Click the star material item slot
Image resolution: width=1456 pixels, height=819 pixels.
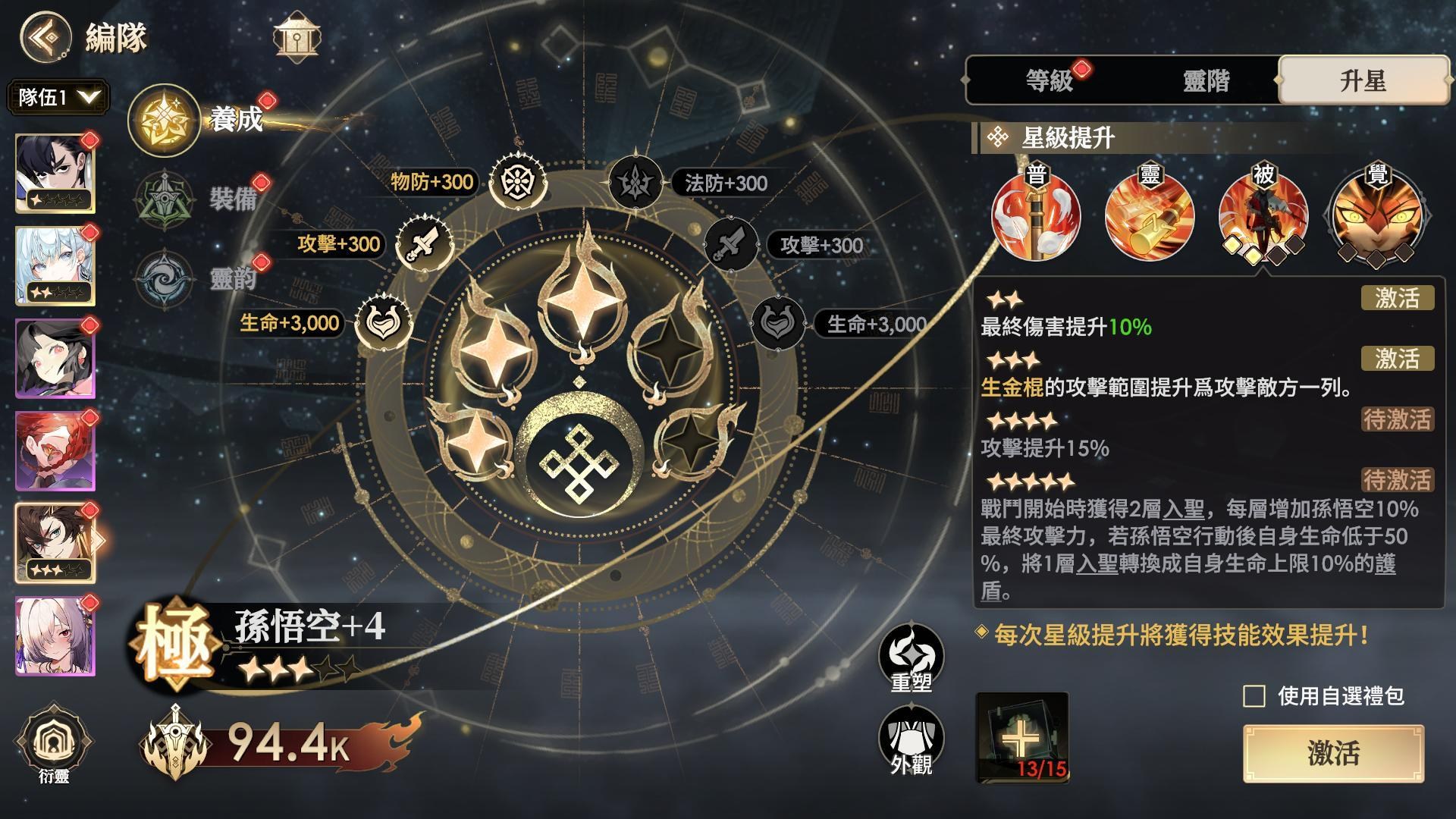pos(1021,737)
